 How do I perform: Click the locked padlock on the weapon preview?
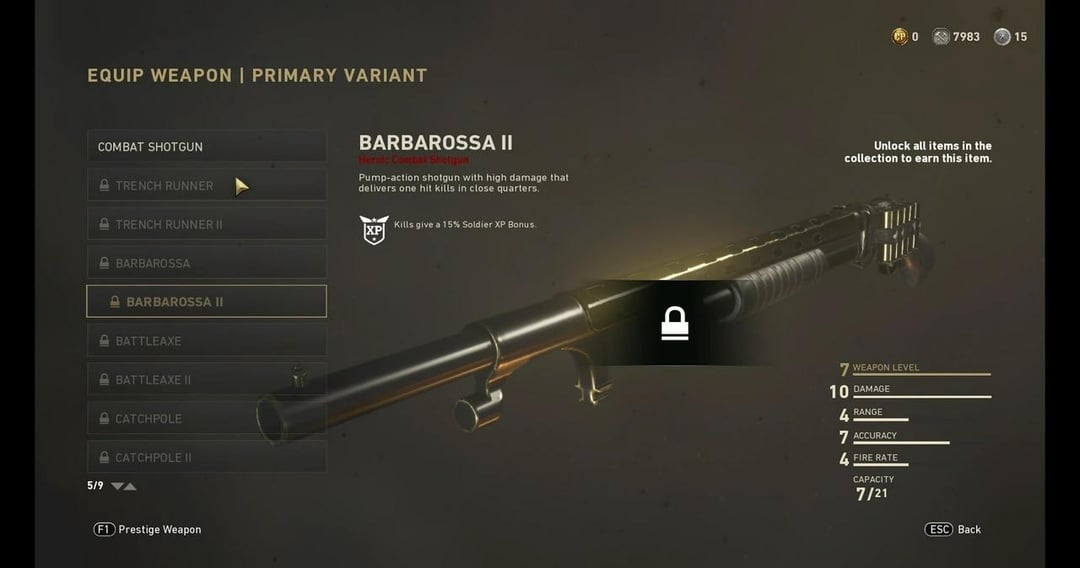click(675, 323)
